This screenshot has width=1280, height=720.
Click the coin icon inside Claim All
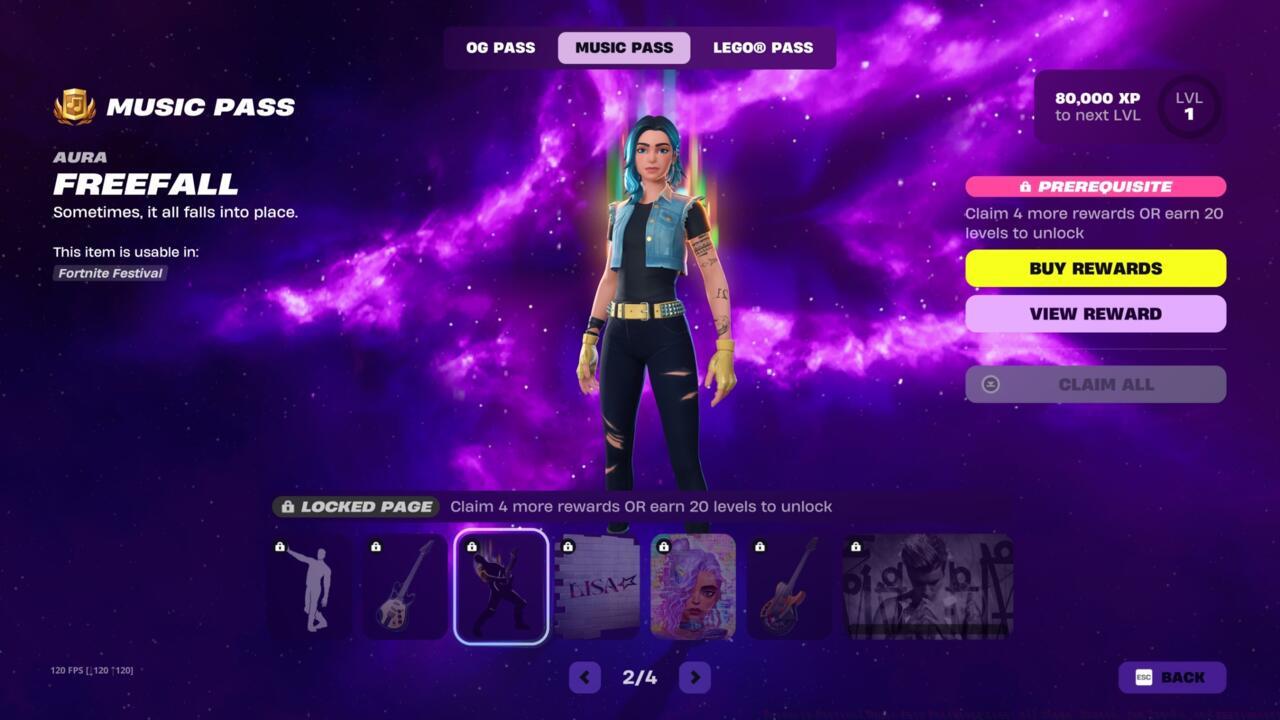click(x=990, y=384)
